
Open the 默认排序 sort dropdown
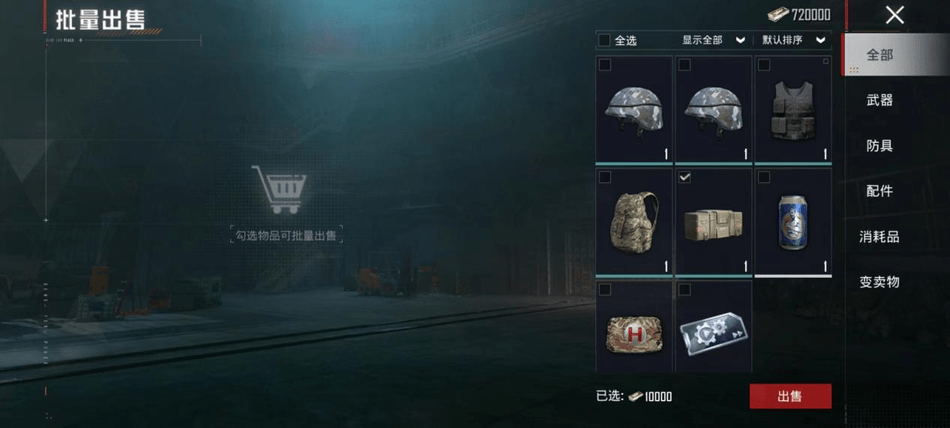[x=794, y=40]
